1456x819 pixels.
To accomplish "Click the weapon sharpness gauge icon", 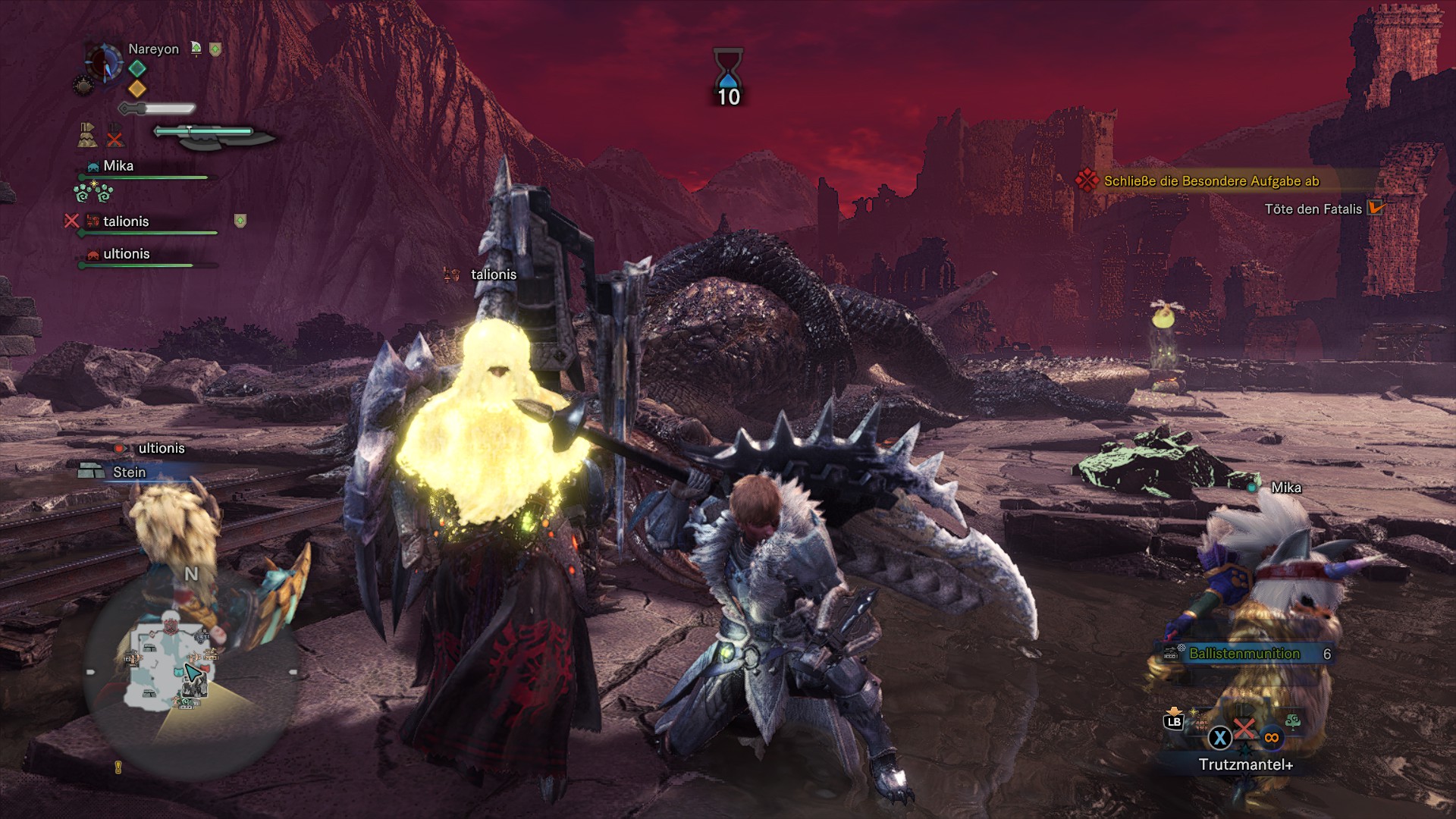I will (214, 135).
